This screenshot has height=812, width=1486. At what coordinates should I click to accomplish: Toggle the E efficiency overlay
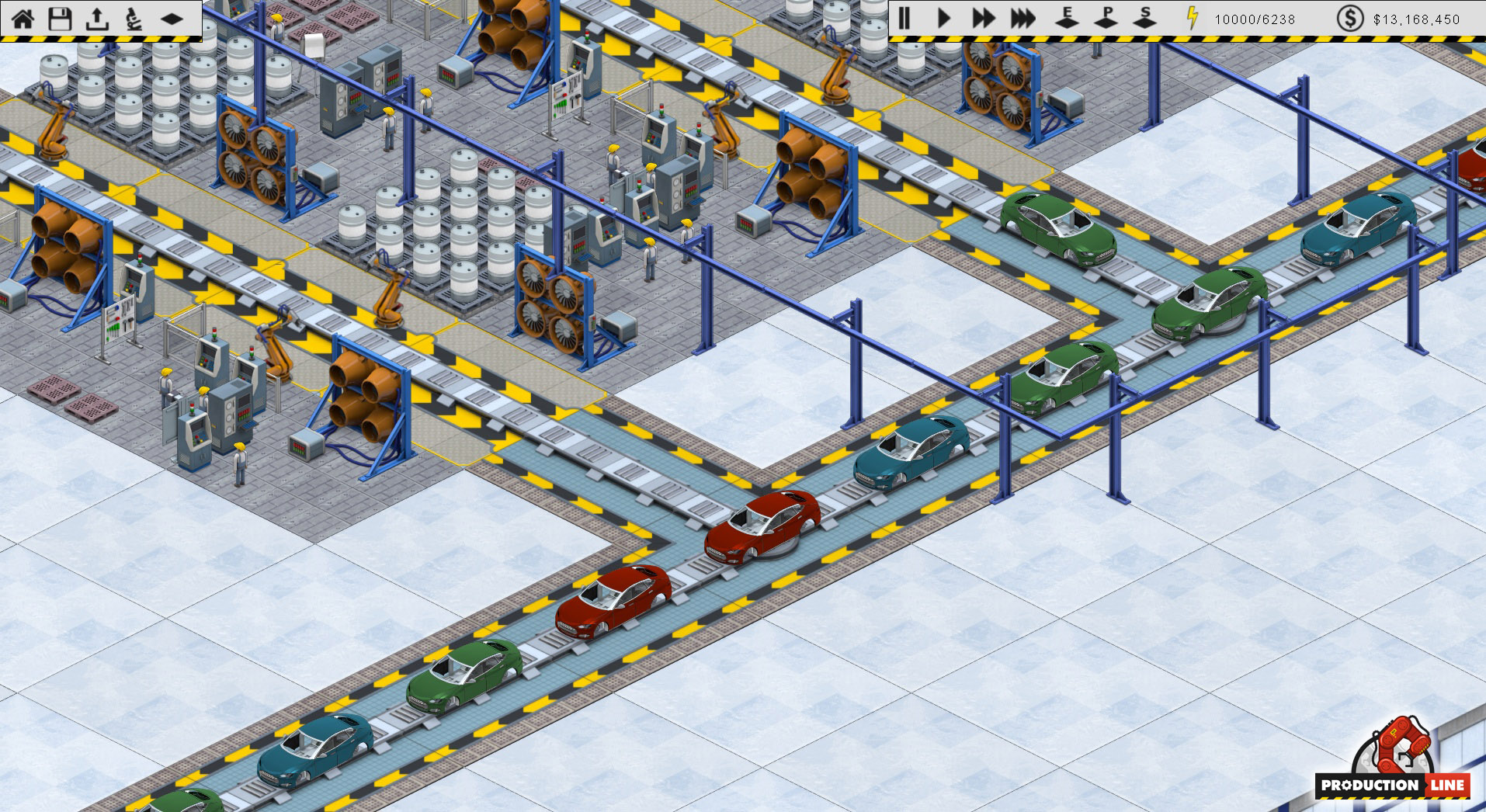point(1066,16)
